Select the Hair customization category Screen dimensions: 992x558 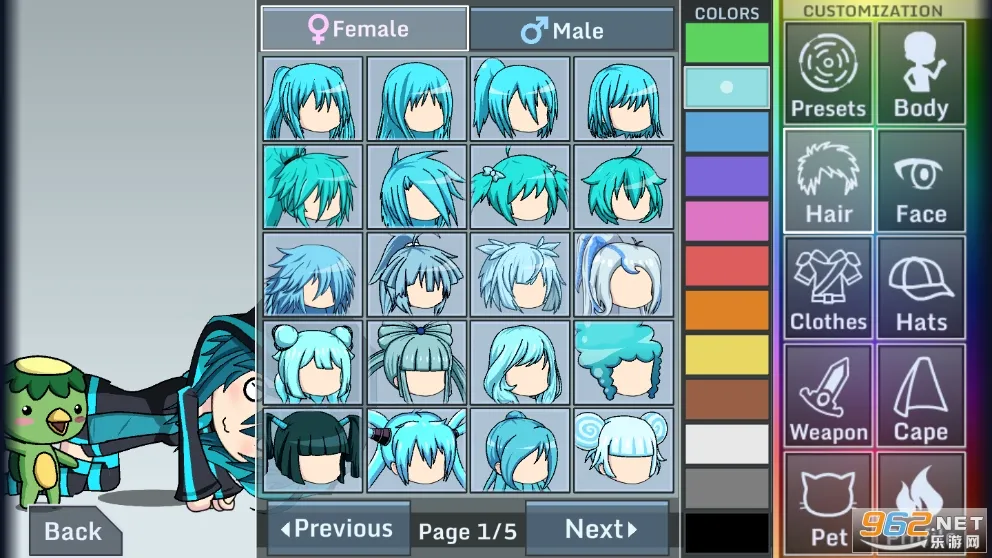coord(828,181)
